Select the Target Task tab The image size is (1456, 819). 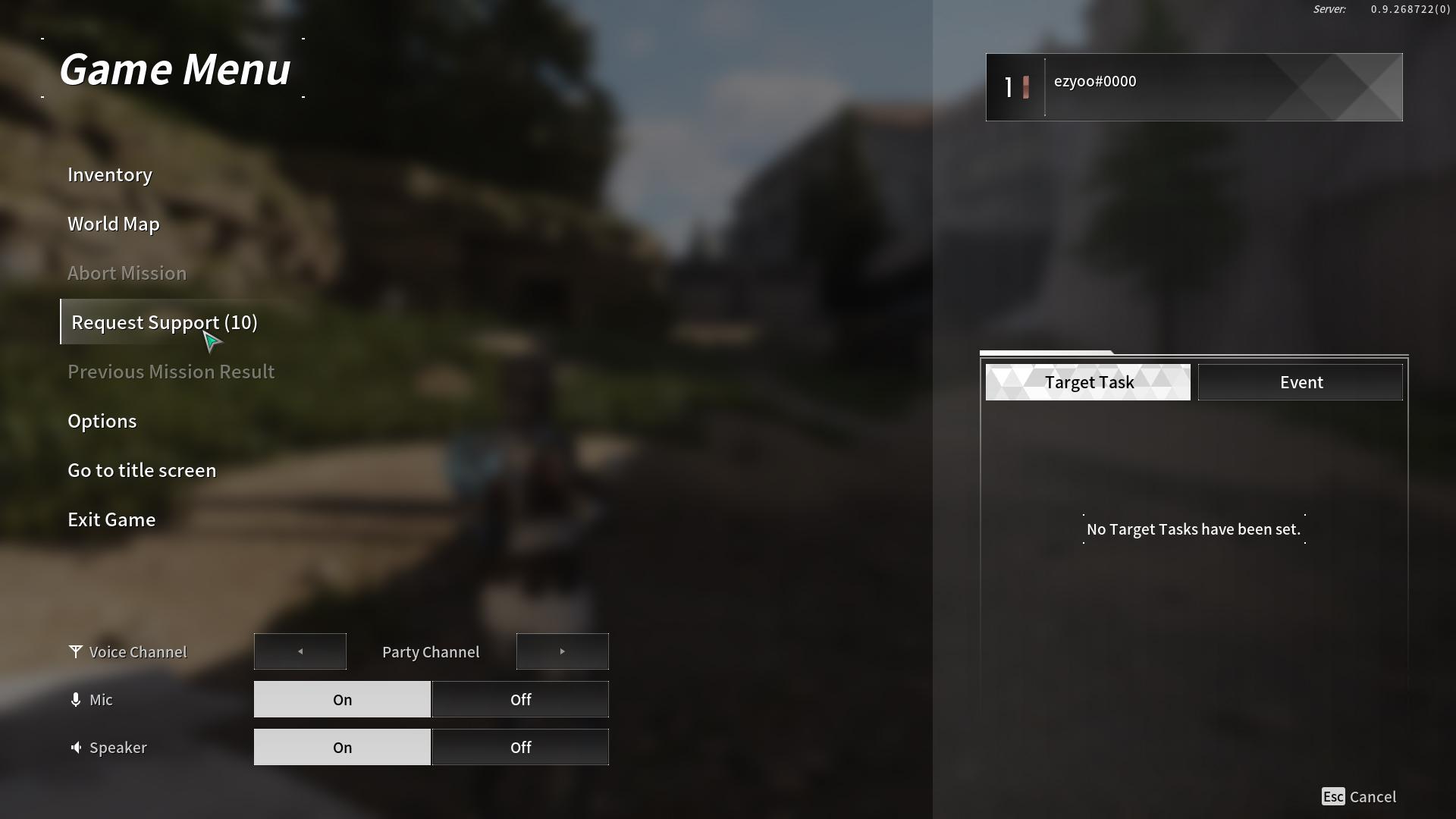point(1088,382)
